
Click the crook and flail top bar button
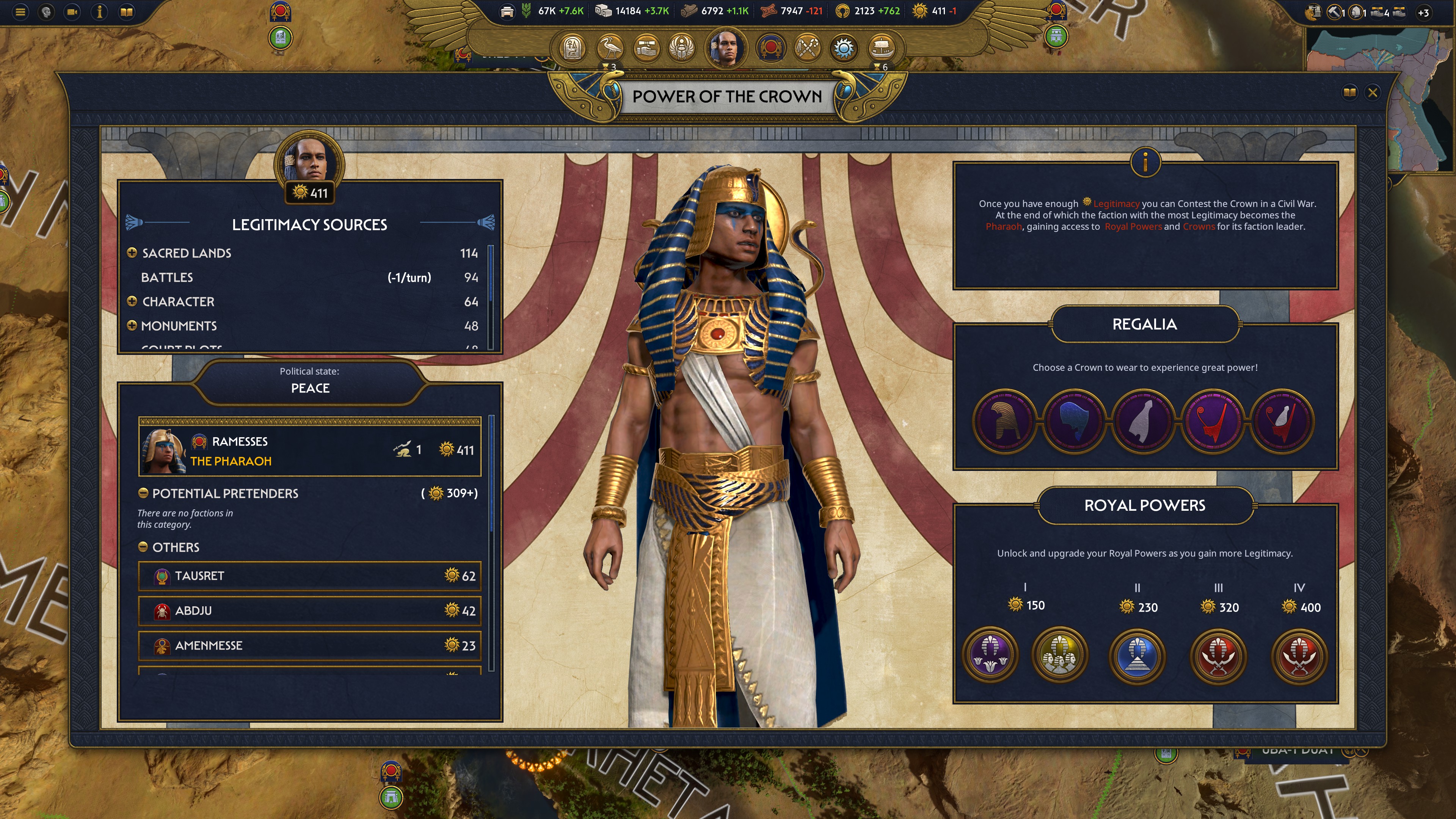click(x=807, y=48)
